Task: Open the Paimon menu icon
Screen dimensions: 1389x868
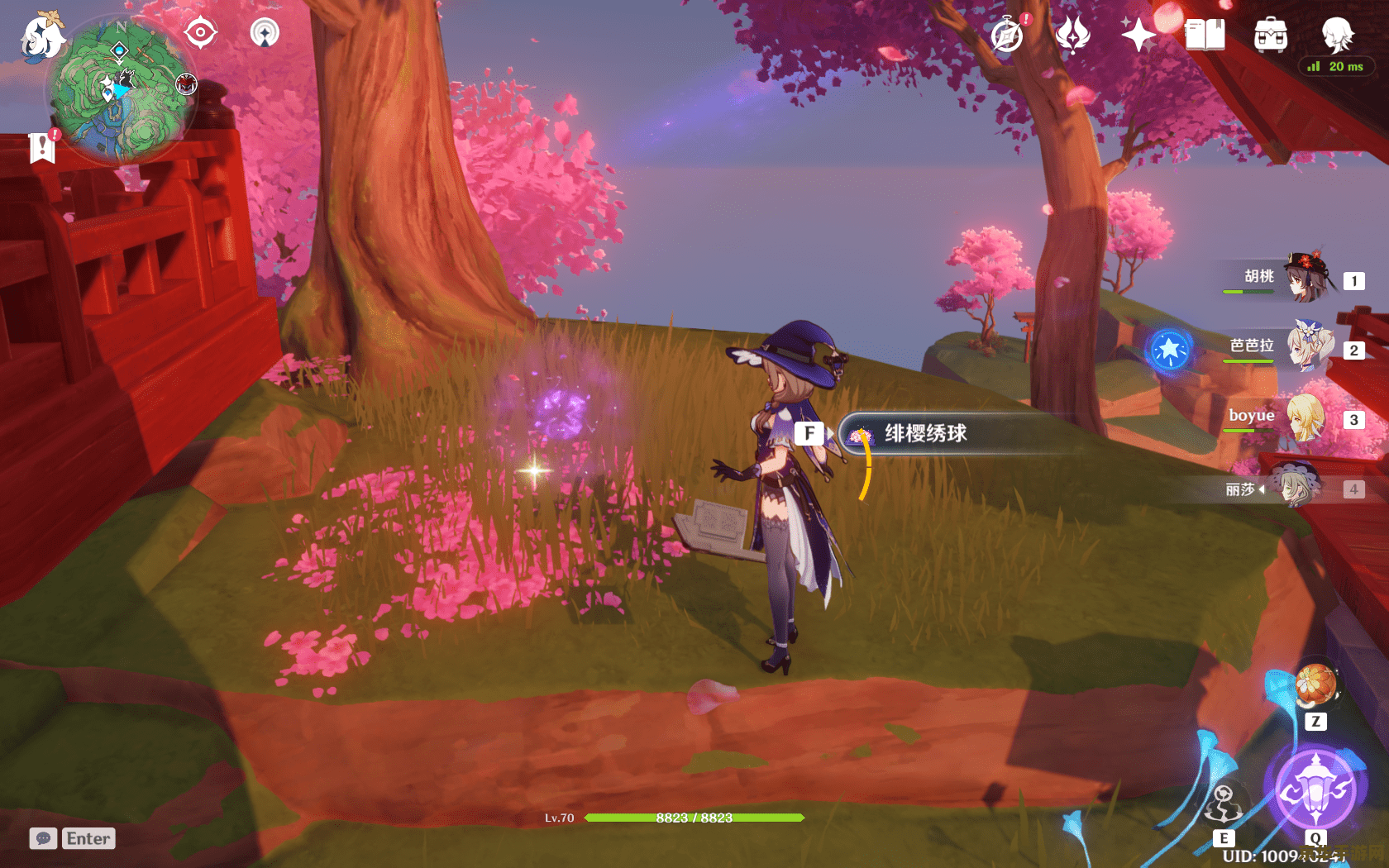Action: pos(41,37)
